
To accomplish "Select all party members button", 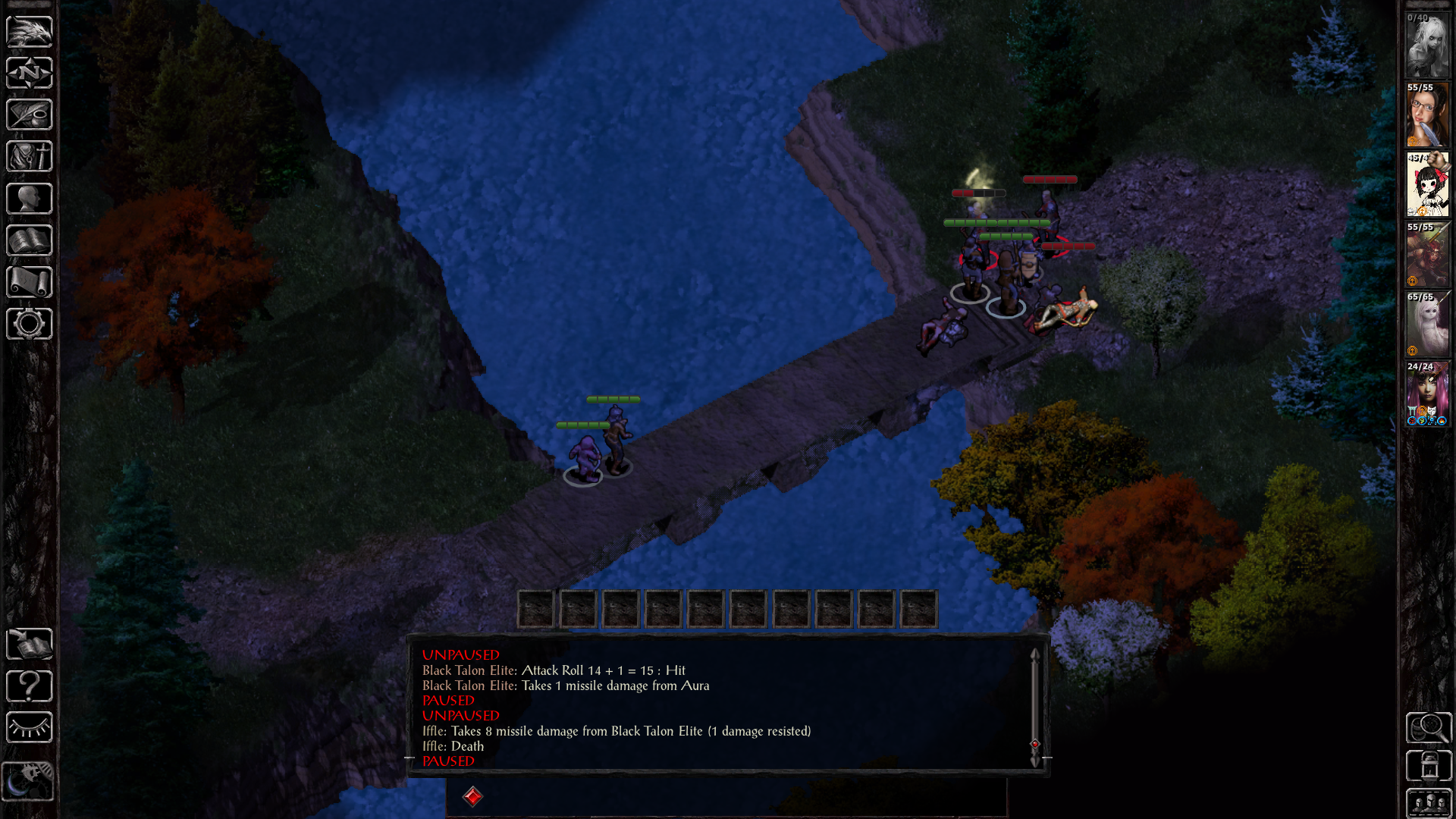I will (1429, 802).
